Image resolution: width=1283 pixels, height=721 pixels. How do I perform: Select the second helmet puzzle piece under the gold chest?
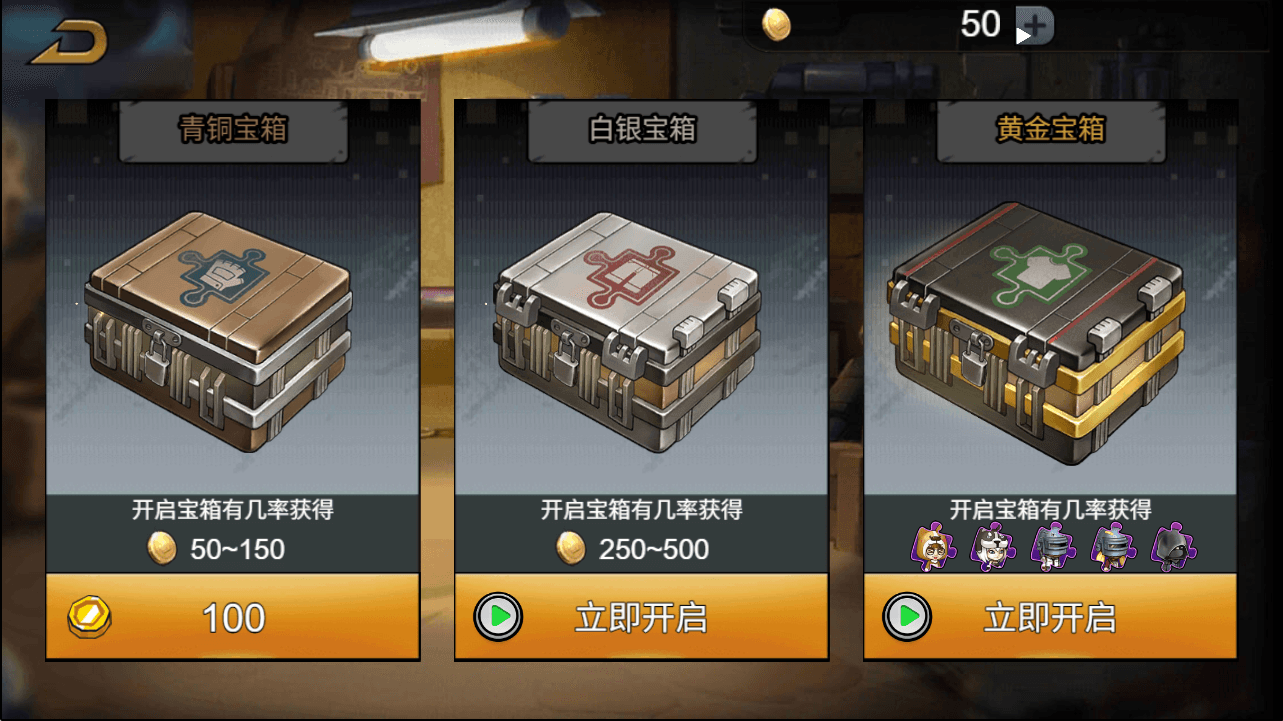(1111, 548)
